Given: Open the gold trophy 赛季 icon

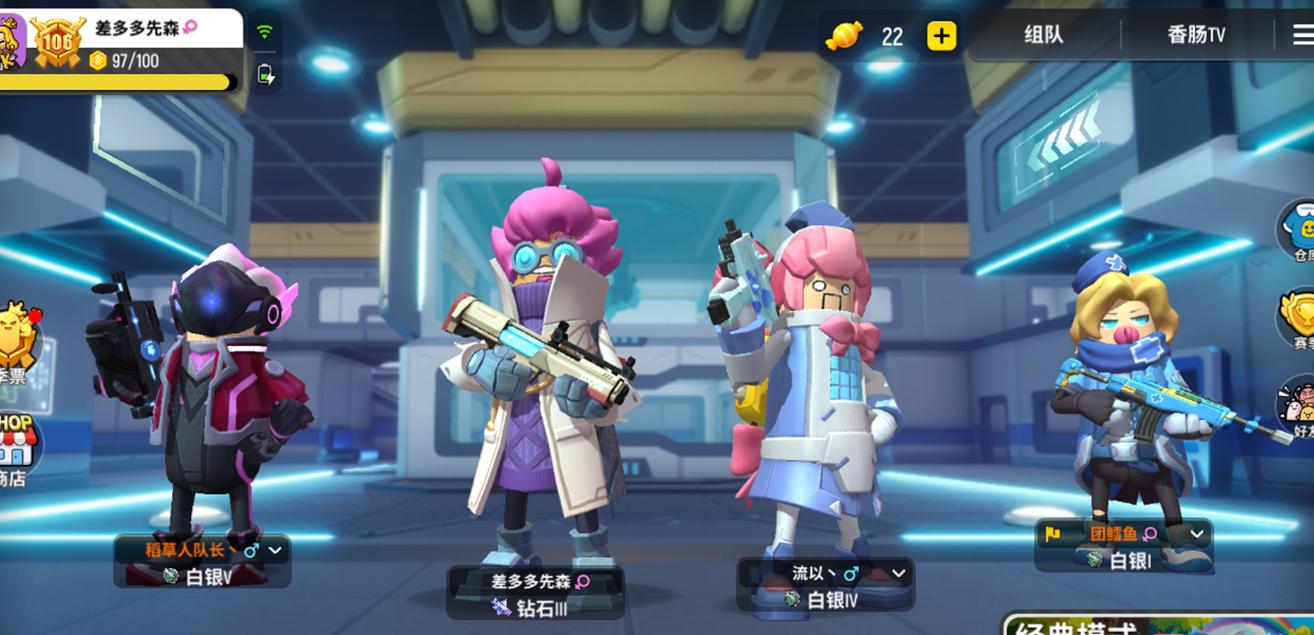Looking at the screenshot, I should [x=1298, y=318].
